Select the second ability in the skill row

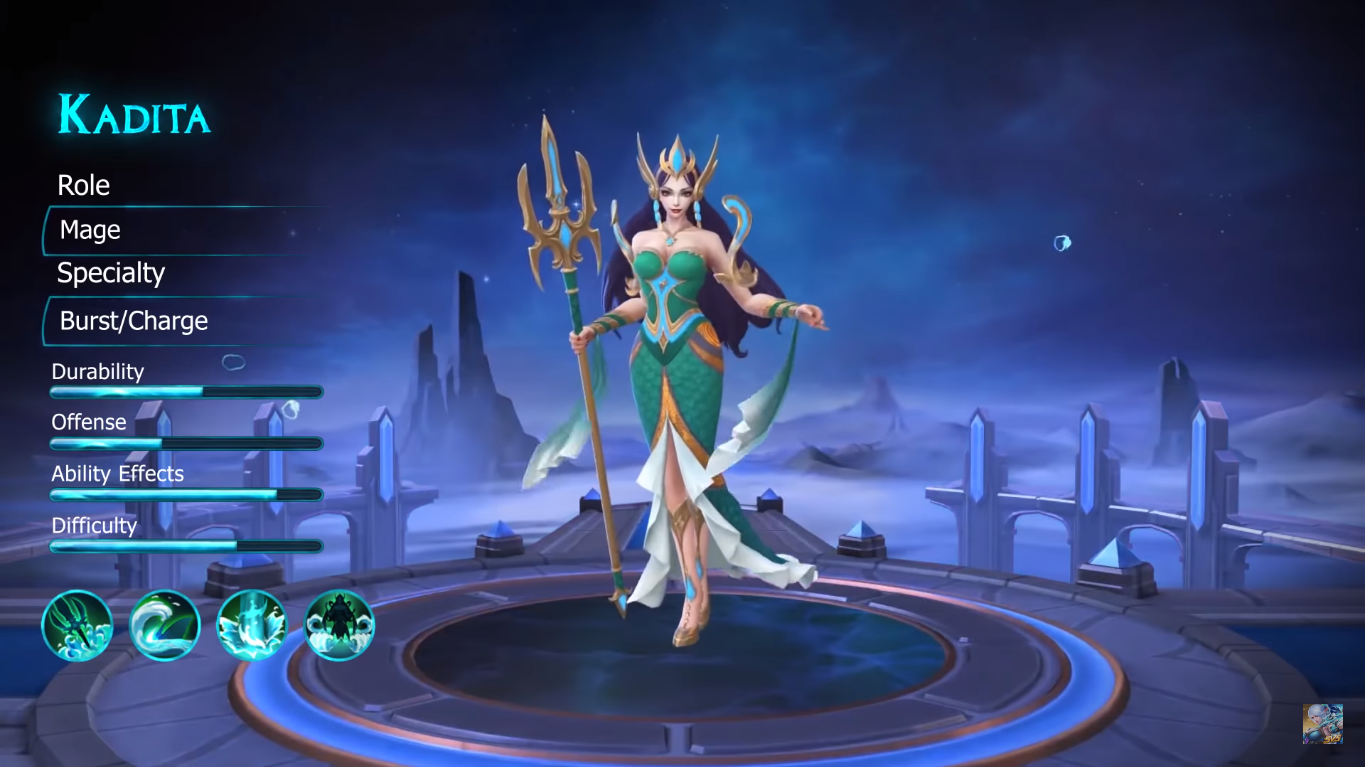(165, 624)
